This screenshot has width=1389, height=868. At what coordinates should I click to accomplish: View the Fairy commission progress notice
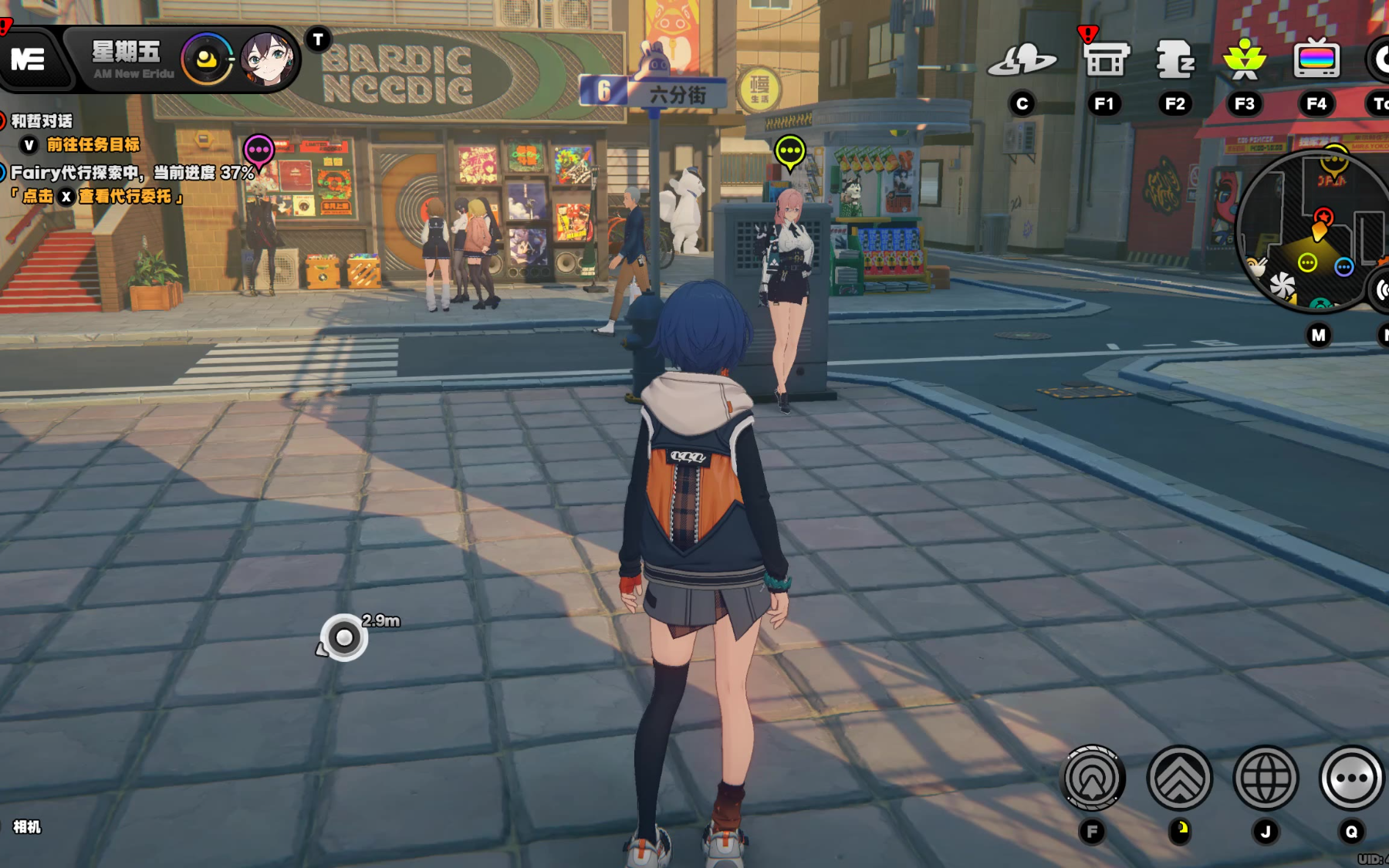click(x=131, y=173)
